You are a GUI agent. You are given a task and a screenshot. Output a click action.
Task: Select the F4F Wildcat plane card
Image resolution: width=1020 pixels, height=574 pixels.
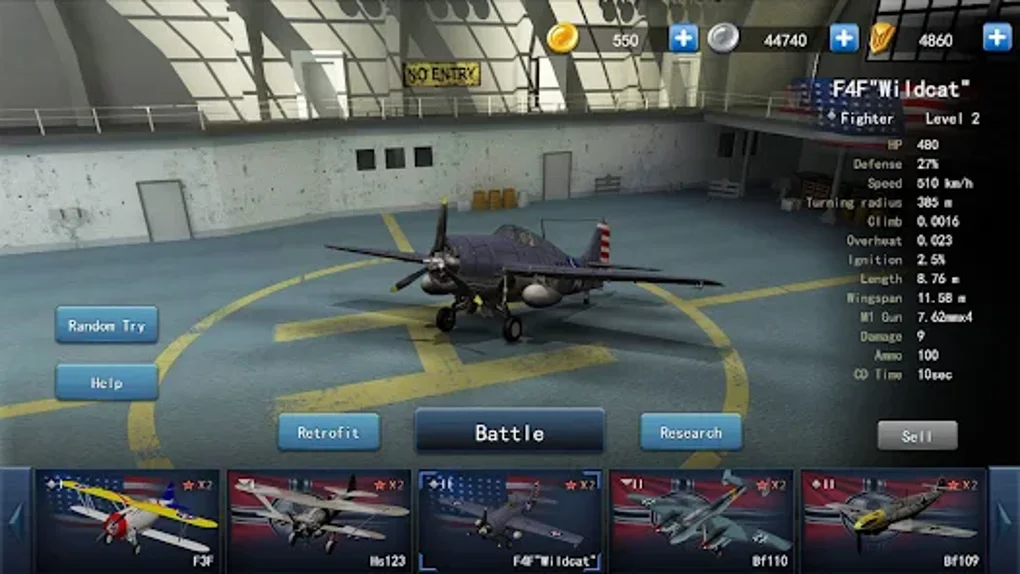[x=510, y=520]
